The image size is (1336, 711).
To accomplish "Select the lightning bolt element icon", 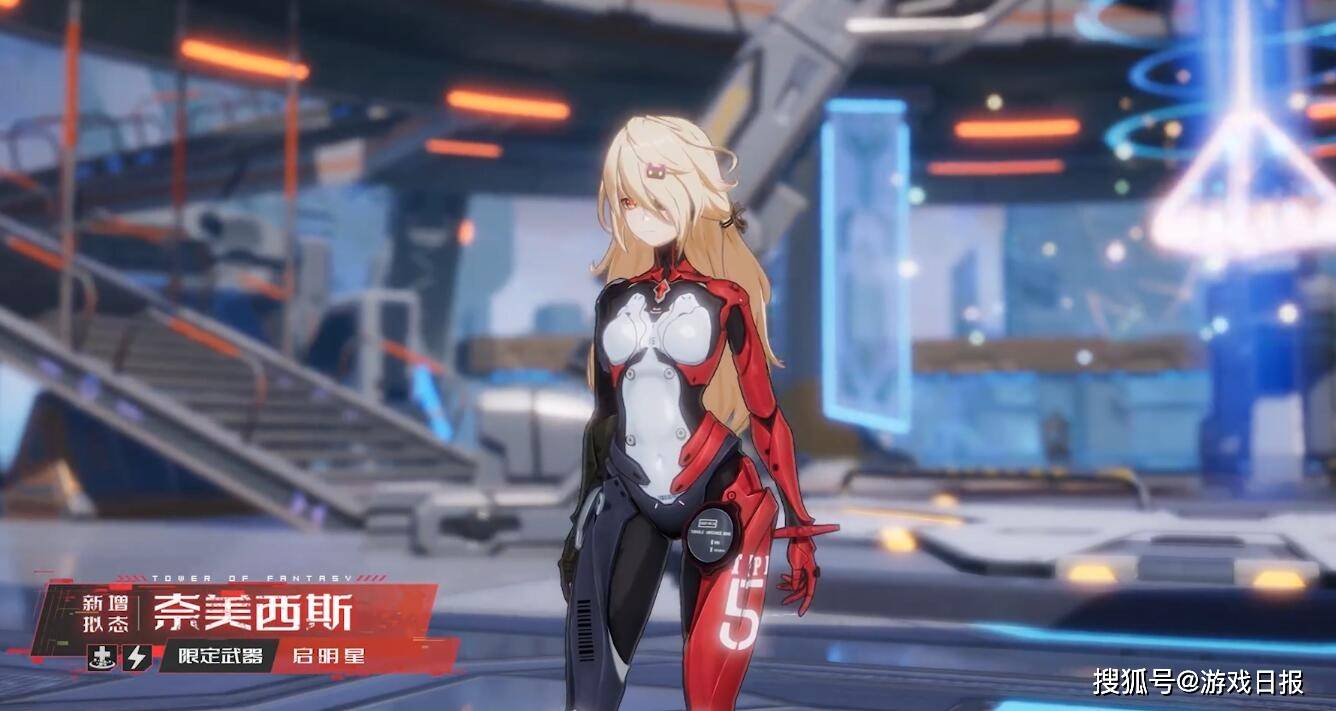I will click(x=136, y=656).
